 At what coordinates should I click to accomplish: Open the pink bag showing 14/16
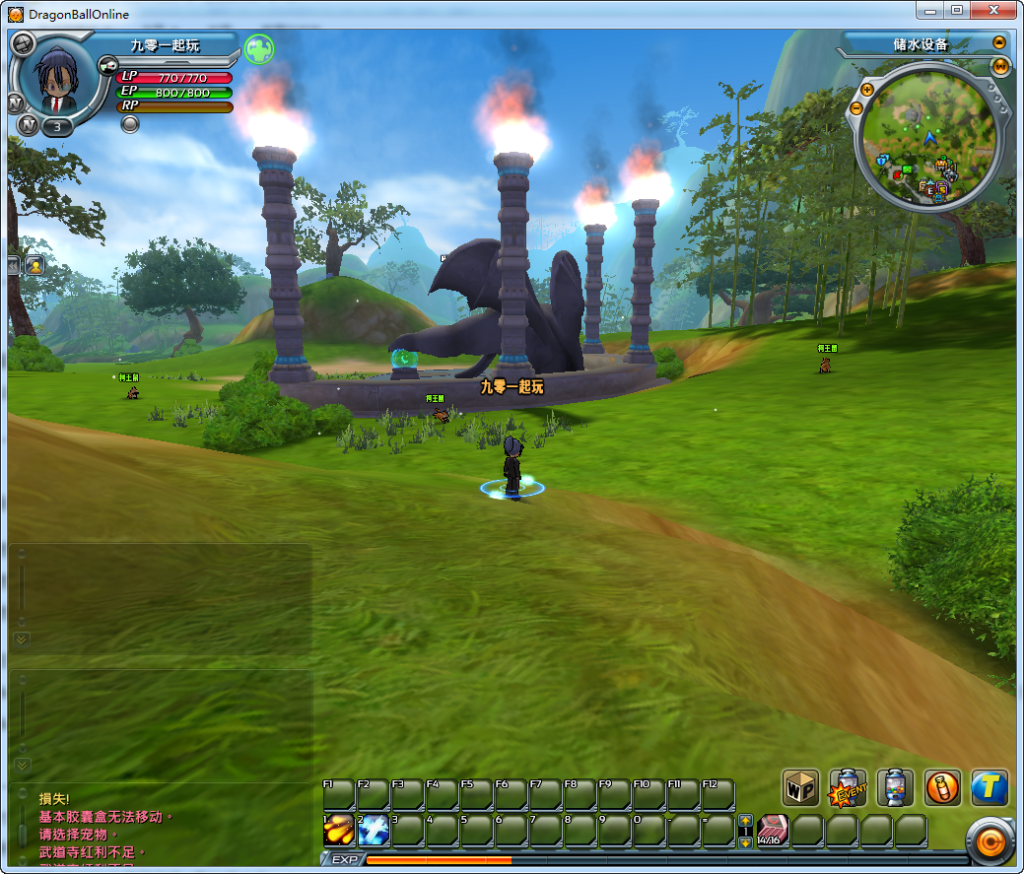(772, 830)
